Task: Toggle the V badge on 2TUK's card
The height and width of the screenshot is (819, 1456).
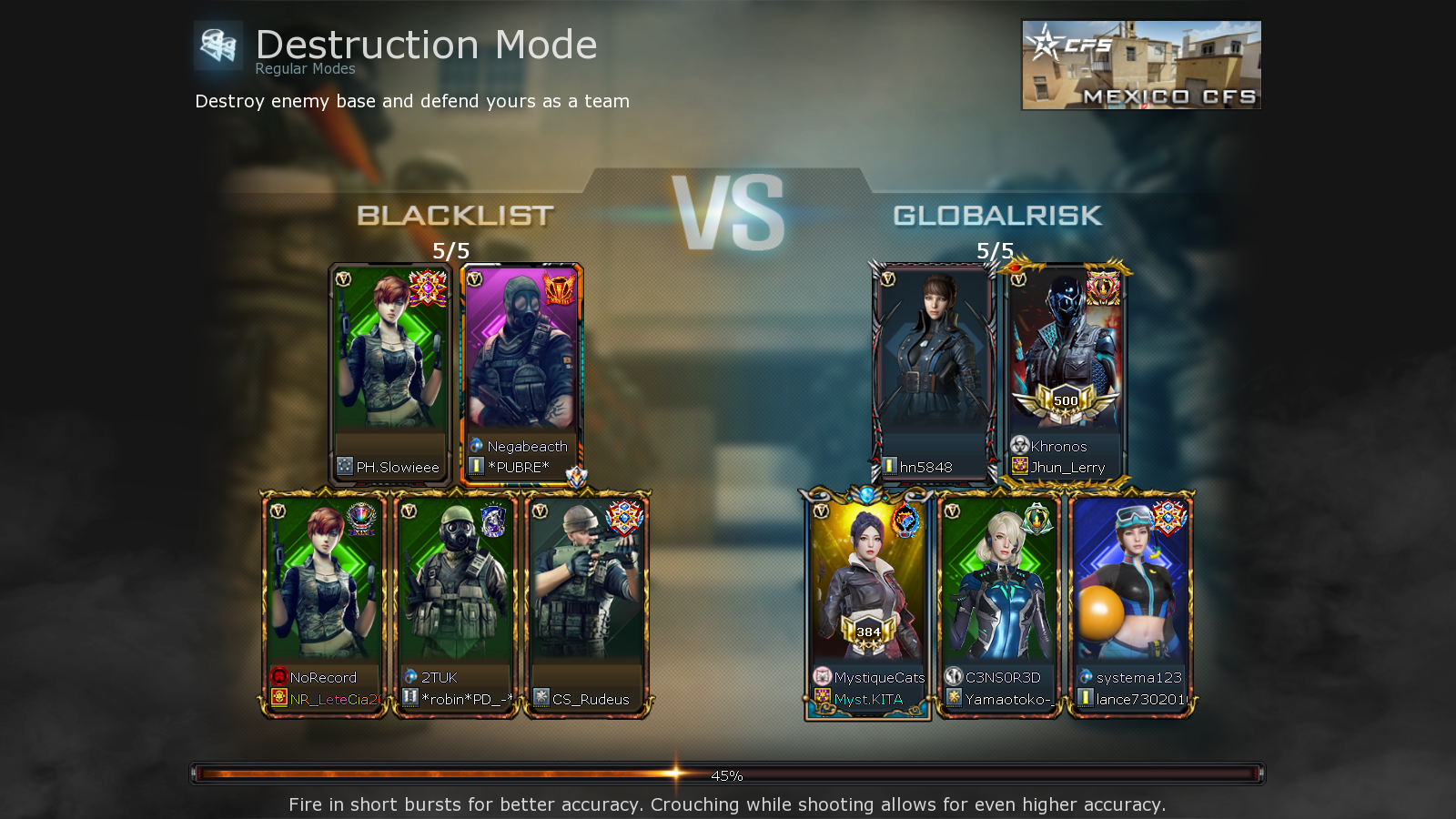Action: pyautogui.click(x=409, y=512)
